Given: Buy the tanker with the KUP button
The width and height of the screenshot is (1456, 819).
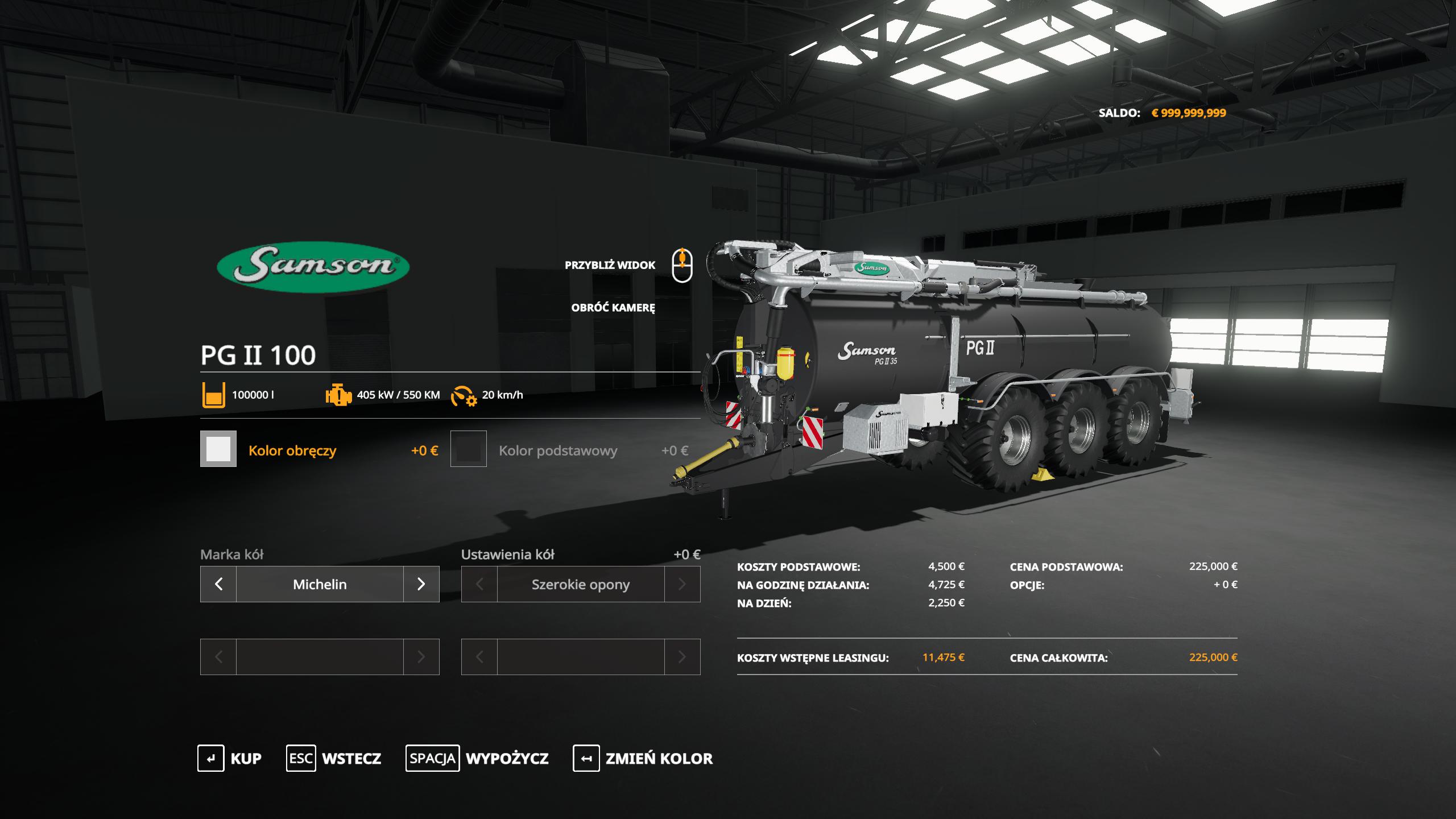Looking at the screenshot, I should (229, 759).
